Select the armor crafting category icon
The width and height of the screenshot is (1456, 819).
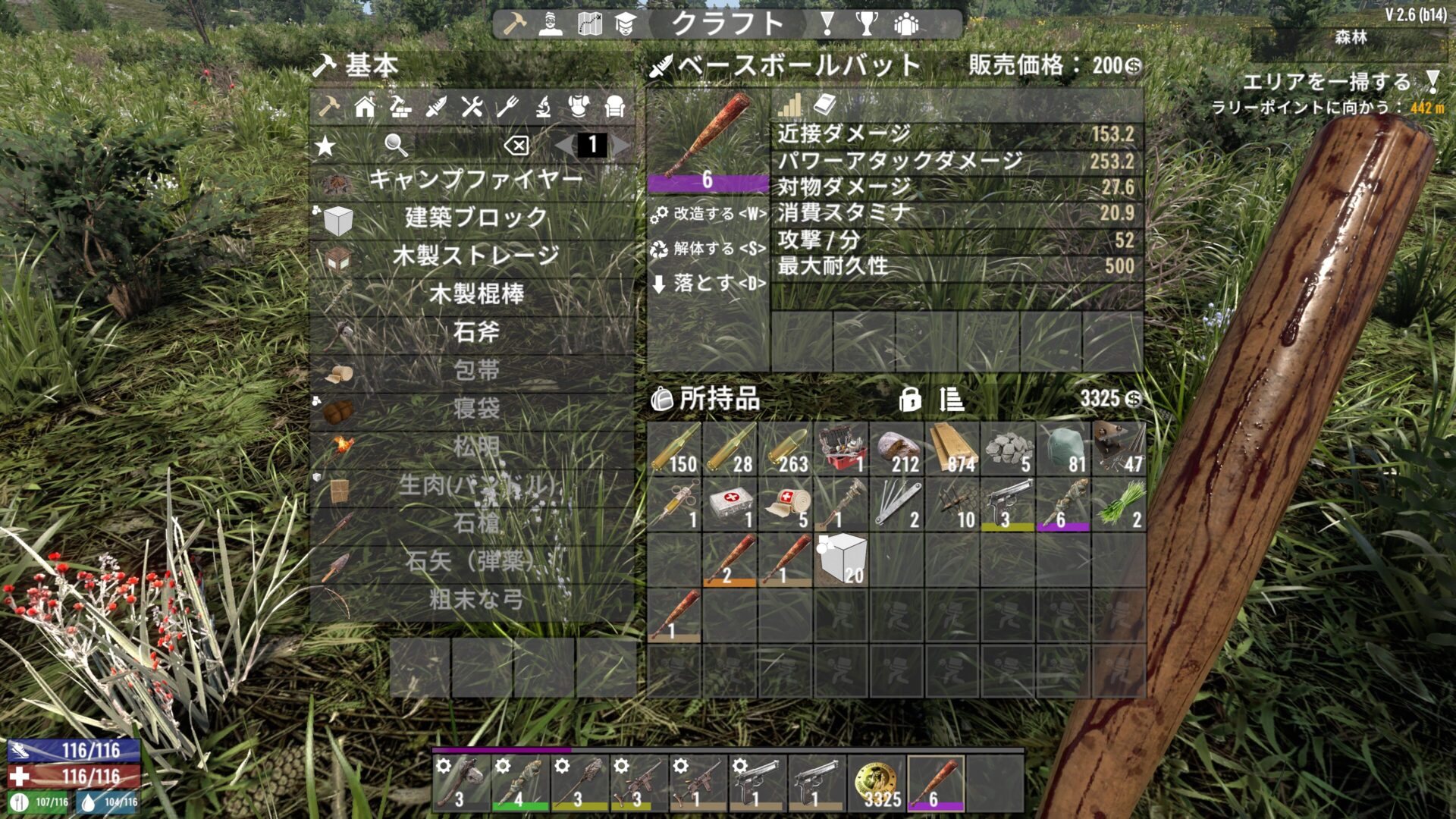coord(579,106)
